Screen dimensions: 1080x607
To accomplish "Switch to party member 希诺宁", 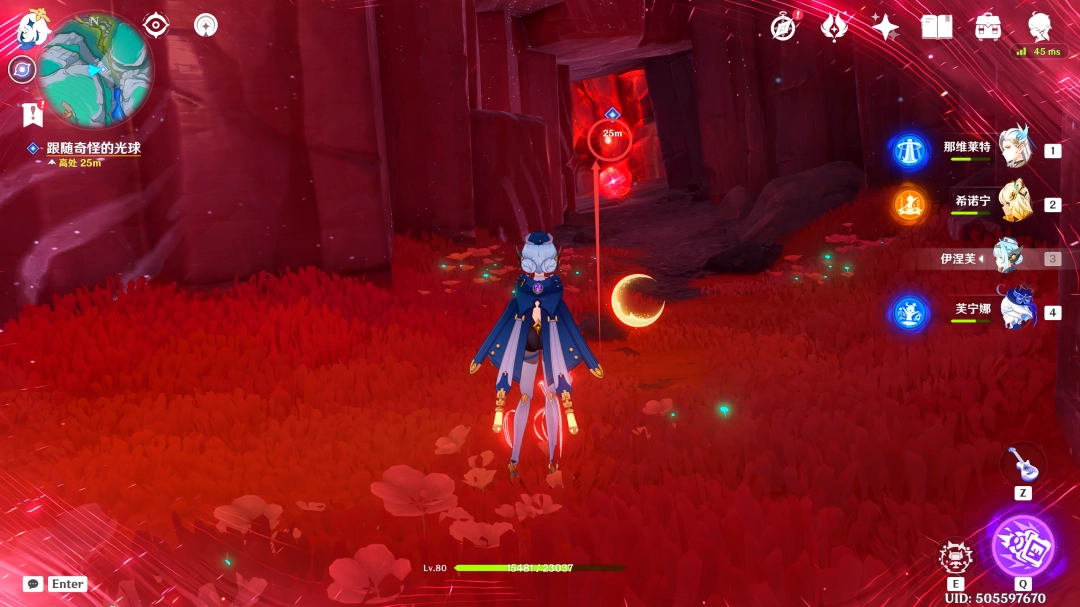I will [x=1017, y=203].
